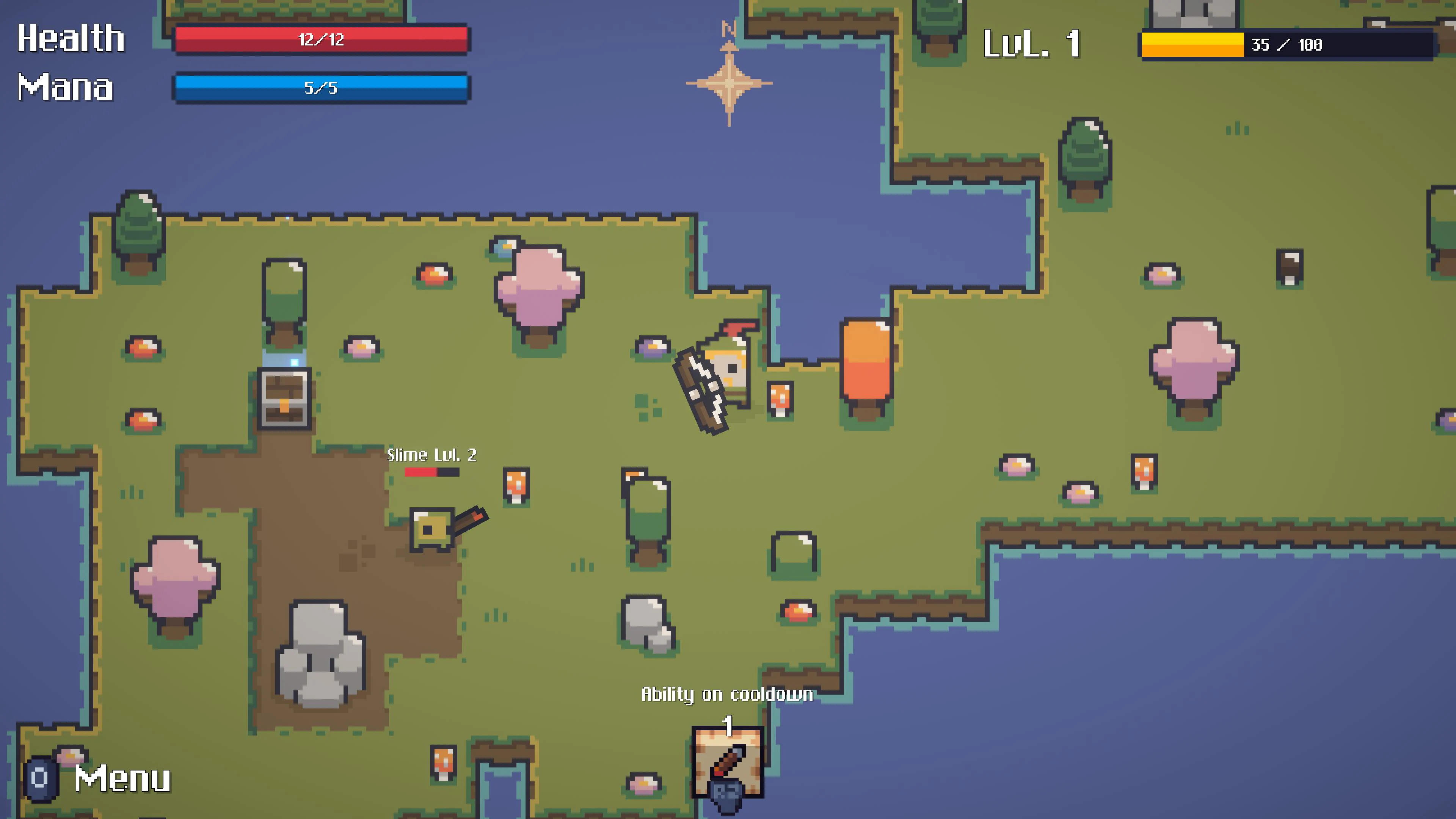1456x819 pixels.
Task: Click the Ability on cooldown label
Action: (x=727, y=695)
